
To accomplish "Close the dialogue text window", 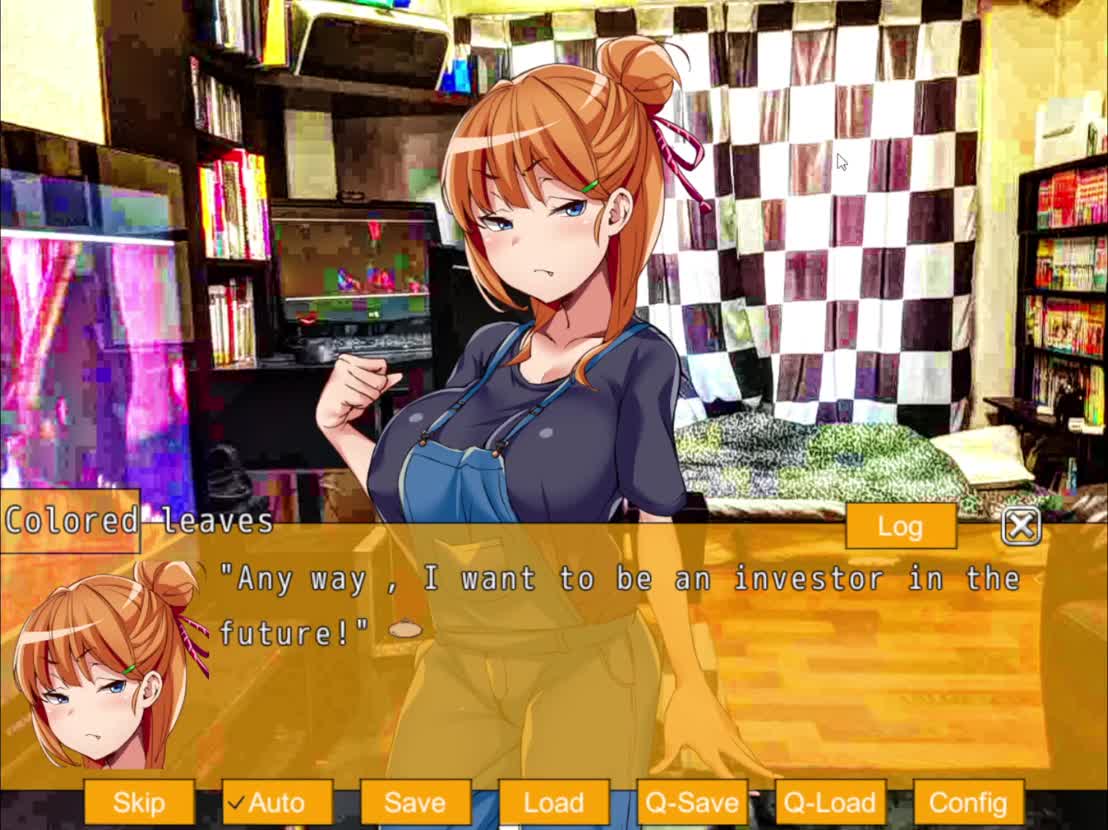I will point(1020,526).
